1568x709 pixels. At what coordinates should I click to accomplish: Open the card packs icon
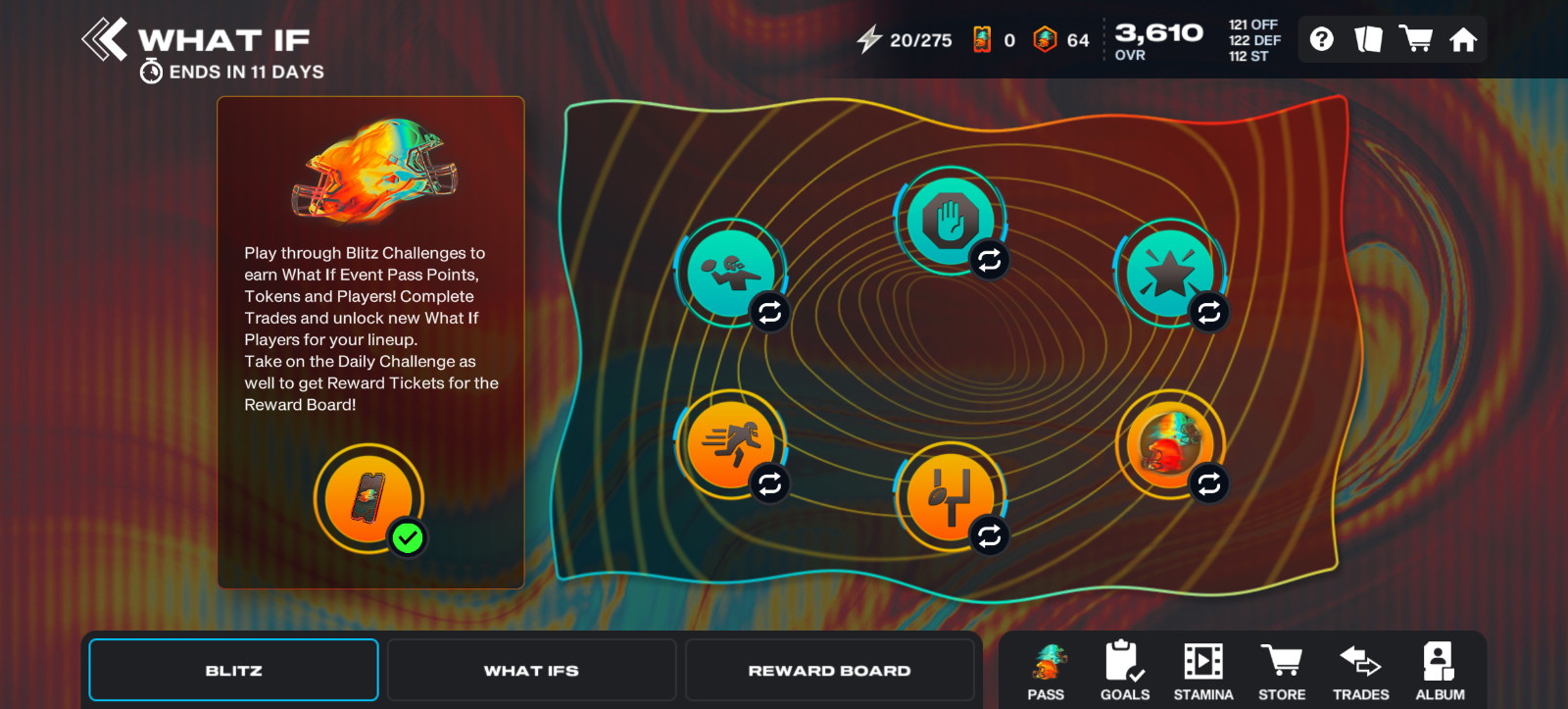(1368, 39)
